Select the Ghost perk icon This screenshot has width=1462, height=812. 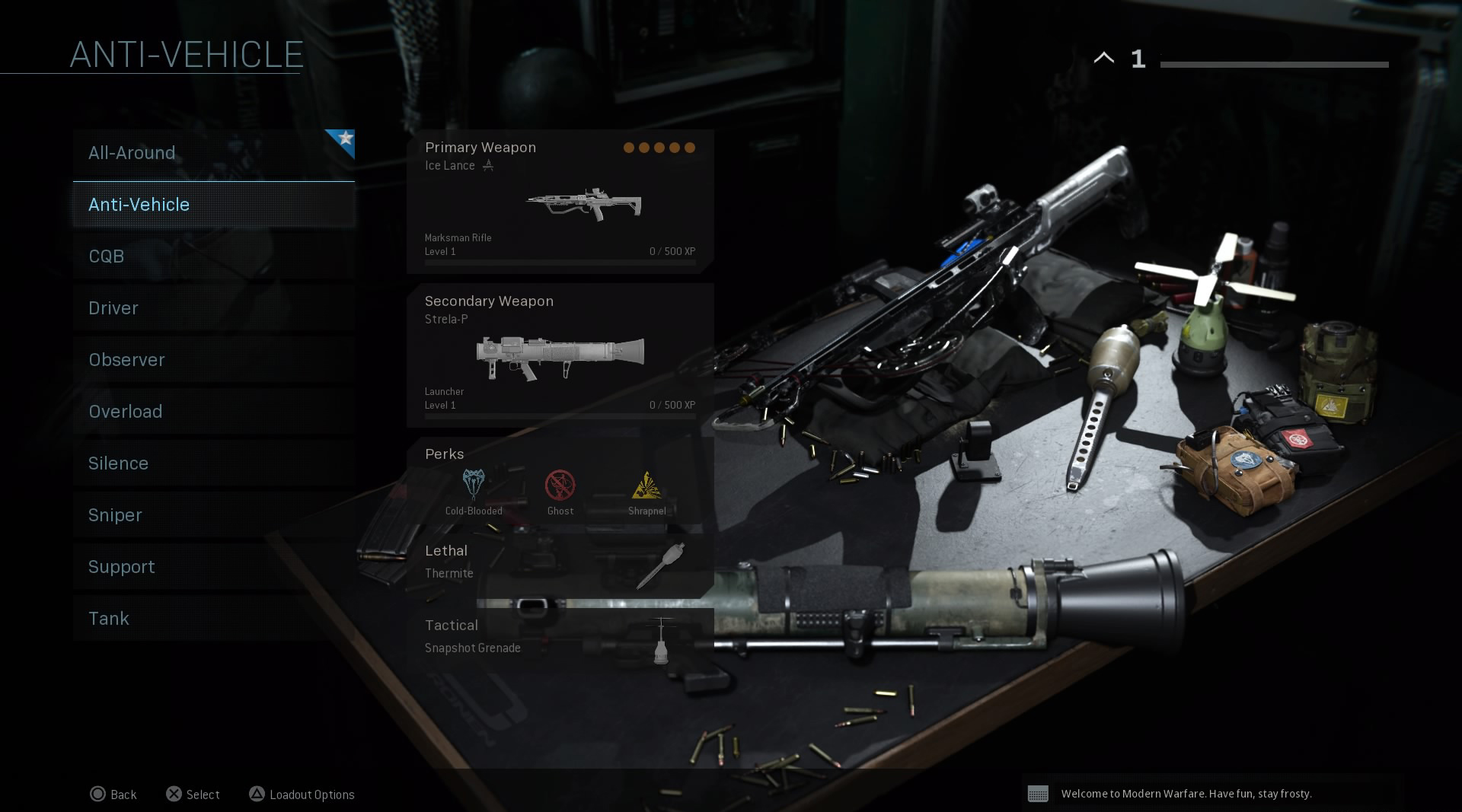[560, 486]
